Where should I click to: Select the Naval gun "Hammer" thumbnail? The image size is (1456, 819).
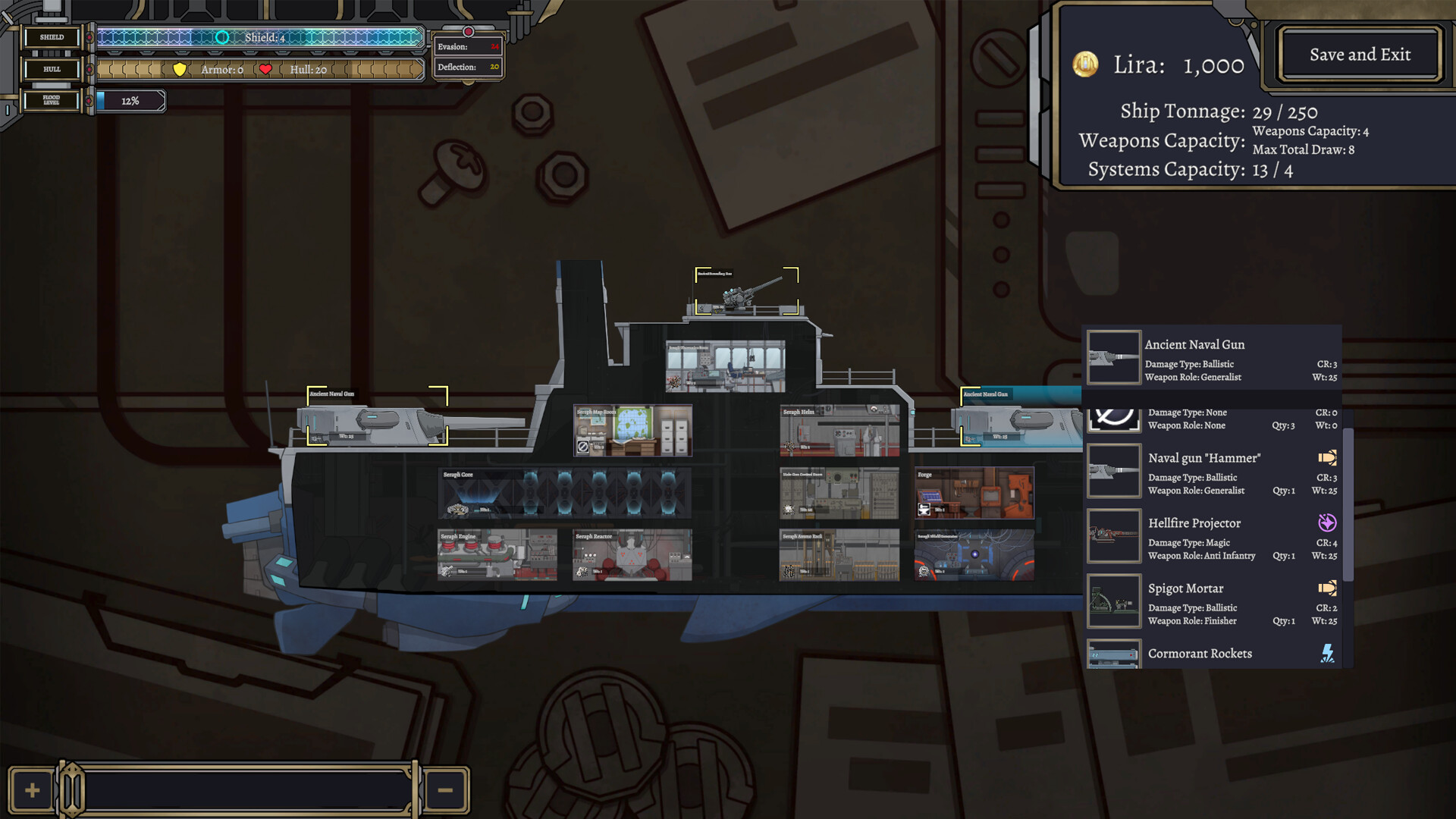point(1113,470)
